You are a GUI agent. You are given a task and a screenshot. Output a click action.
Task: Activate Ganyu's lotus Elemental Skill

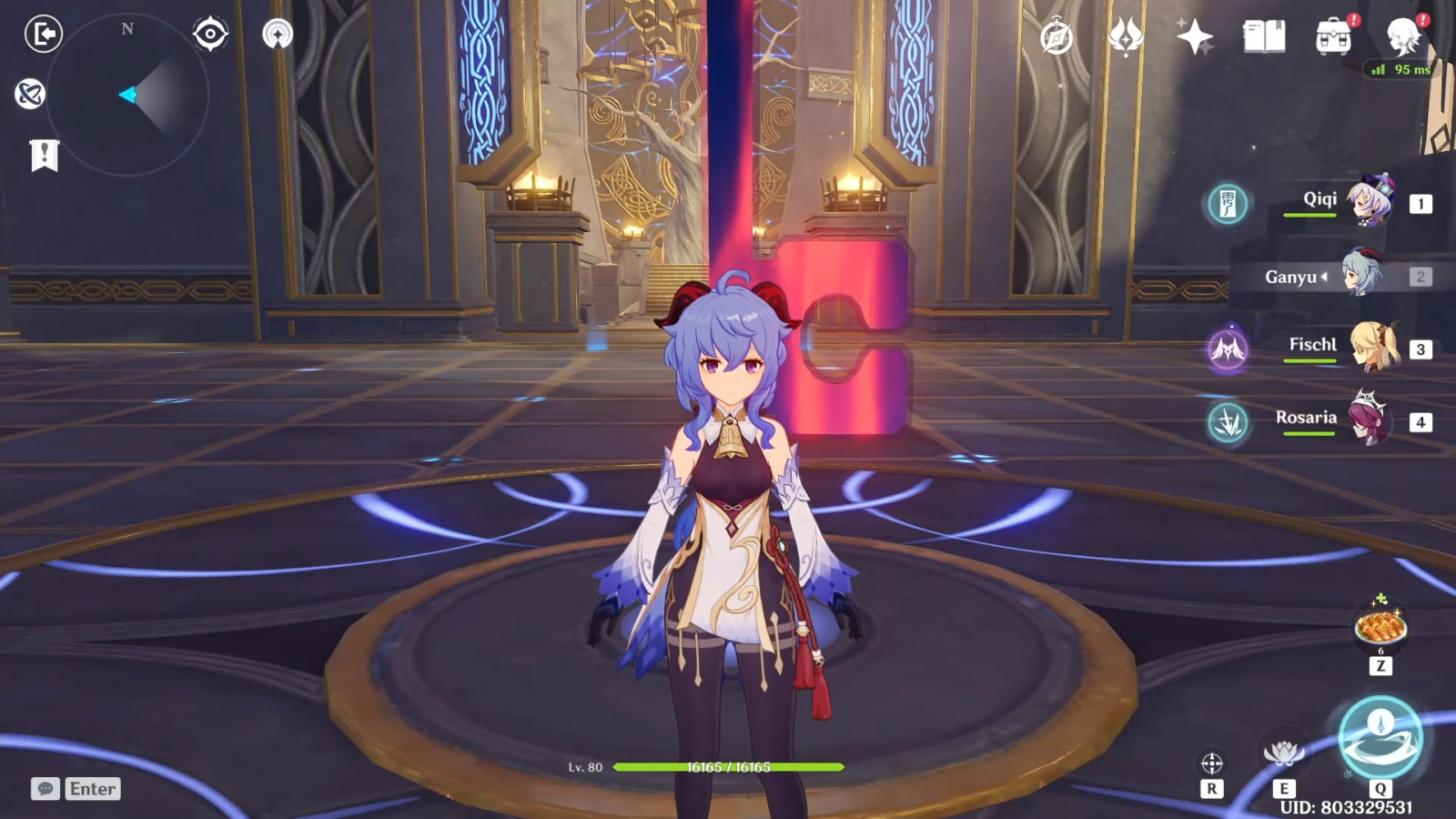(1283, 754)
